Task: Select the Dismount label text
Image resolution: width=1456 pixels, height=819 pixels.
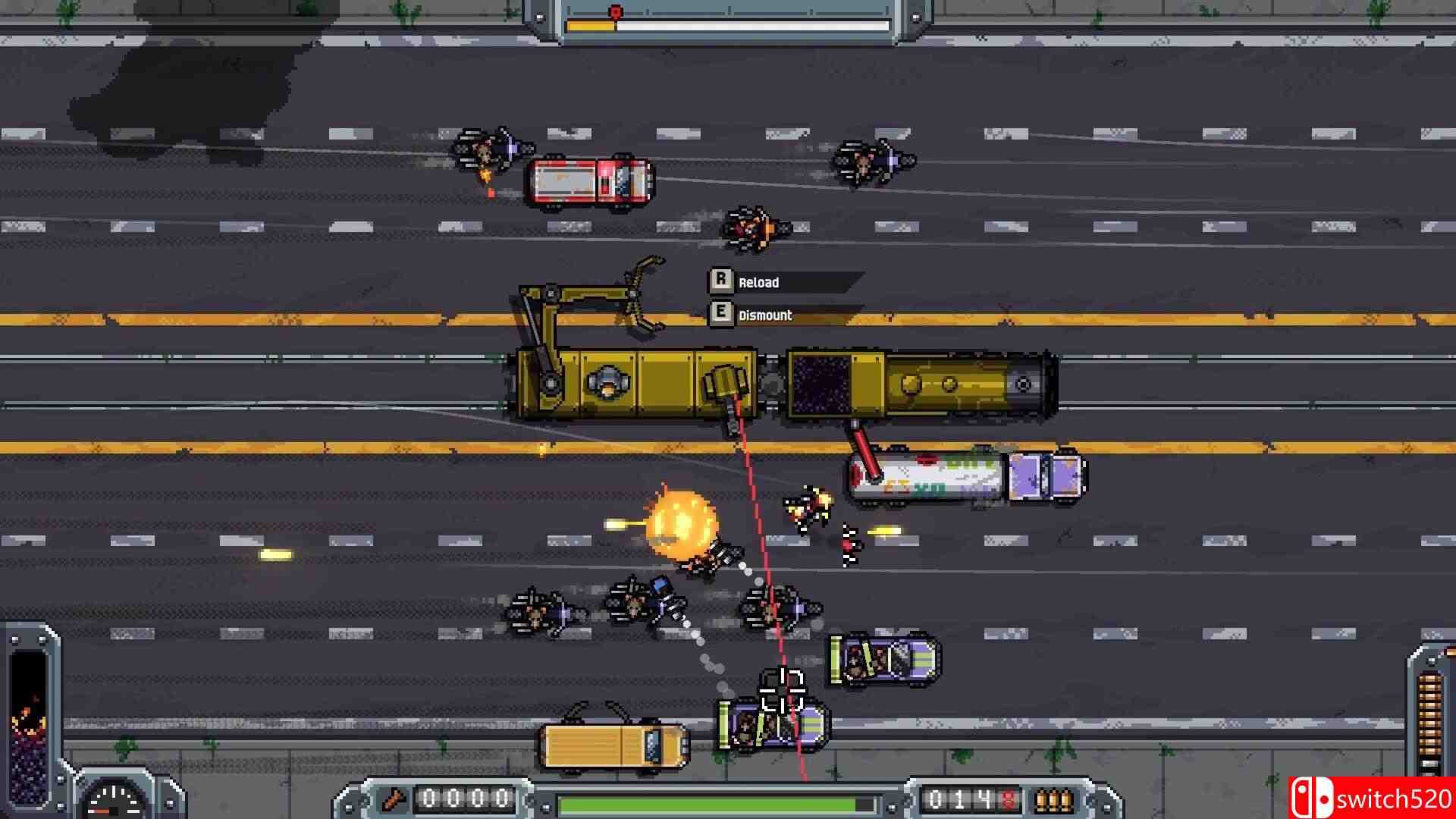Action: (764, 315)
